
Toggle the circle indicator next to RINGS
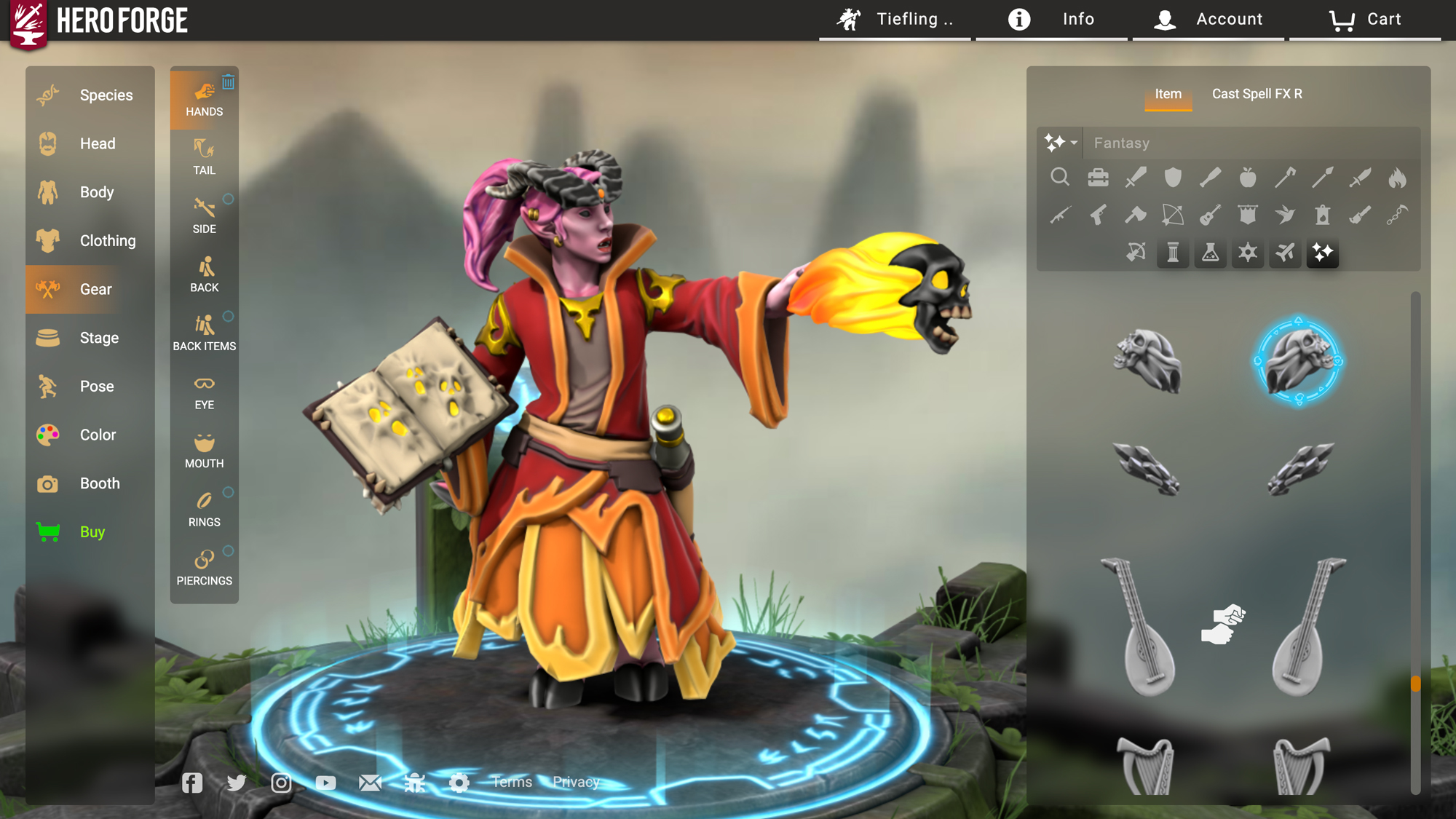tap(229, 492)
